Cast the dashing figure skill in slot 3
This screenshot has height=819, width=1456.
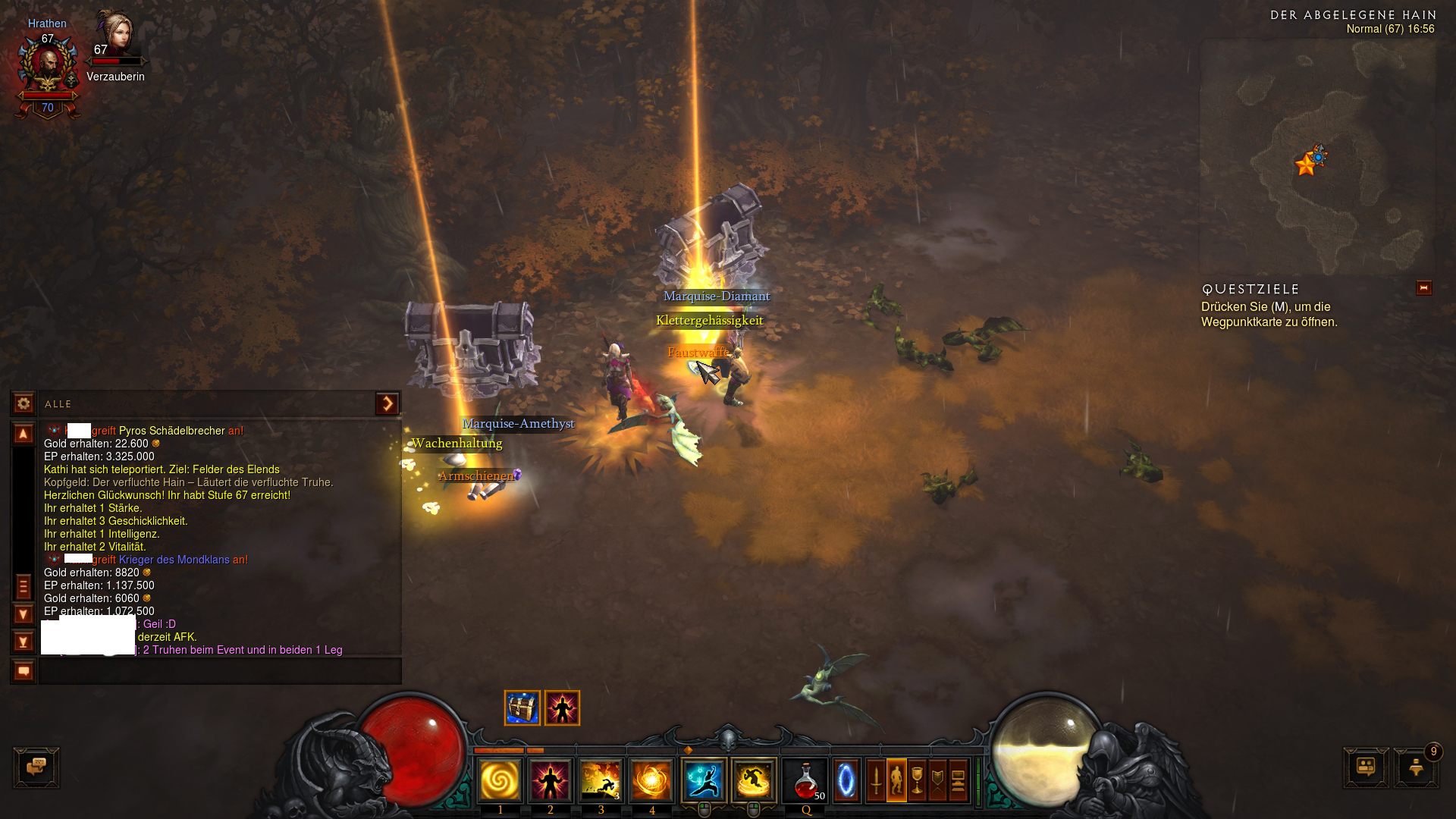pos(601,780)
